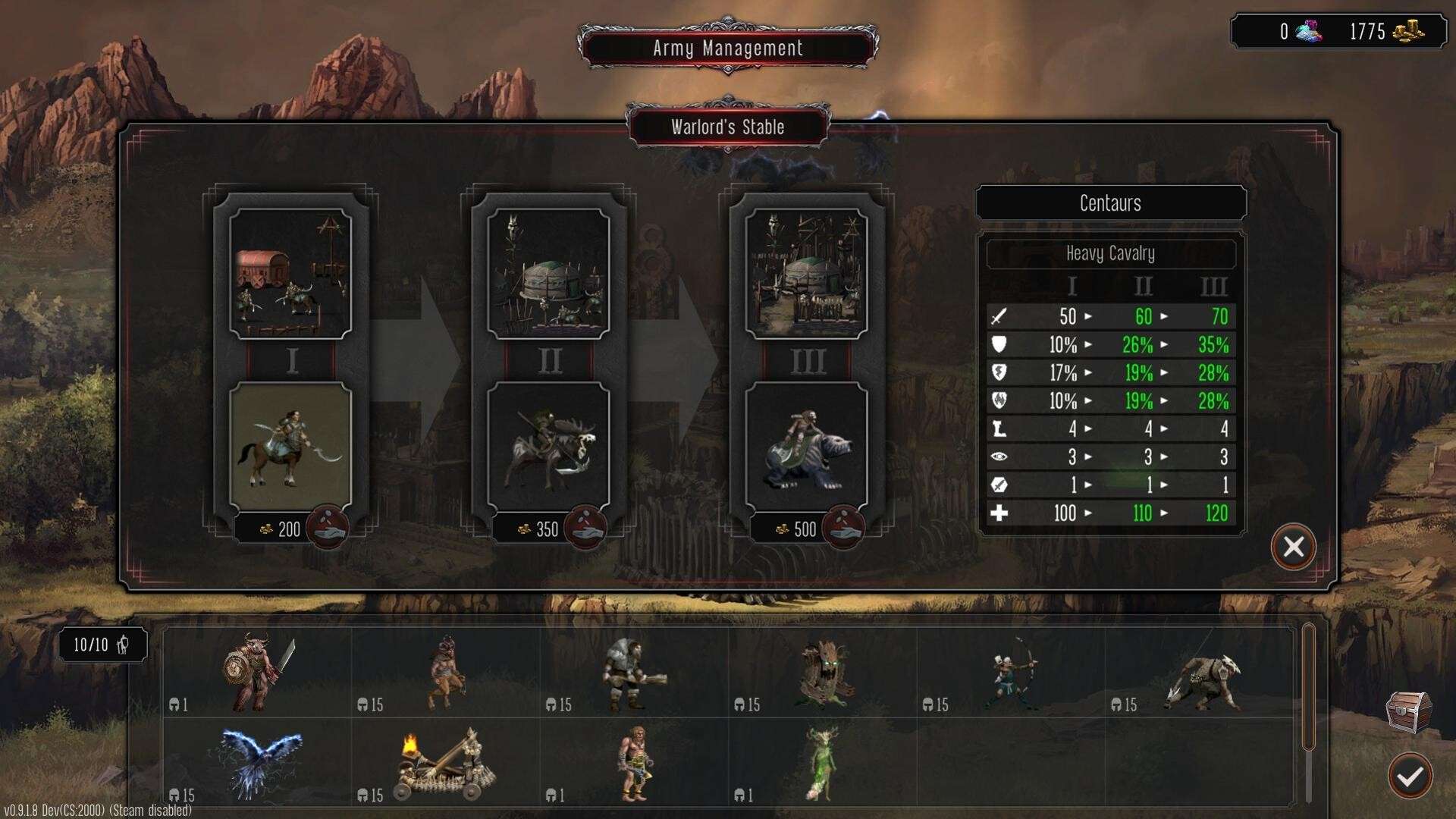The width and height of the screenshot is (1456, 819).
Task: Choose the treant unit in the army
Action: pyautogui.click(x=824, y=673)
